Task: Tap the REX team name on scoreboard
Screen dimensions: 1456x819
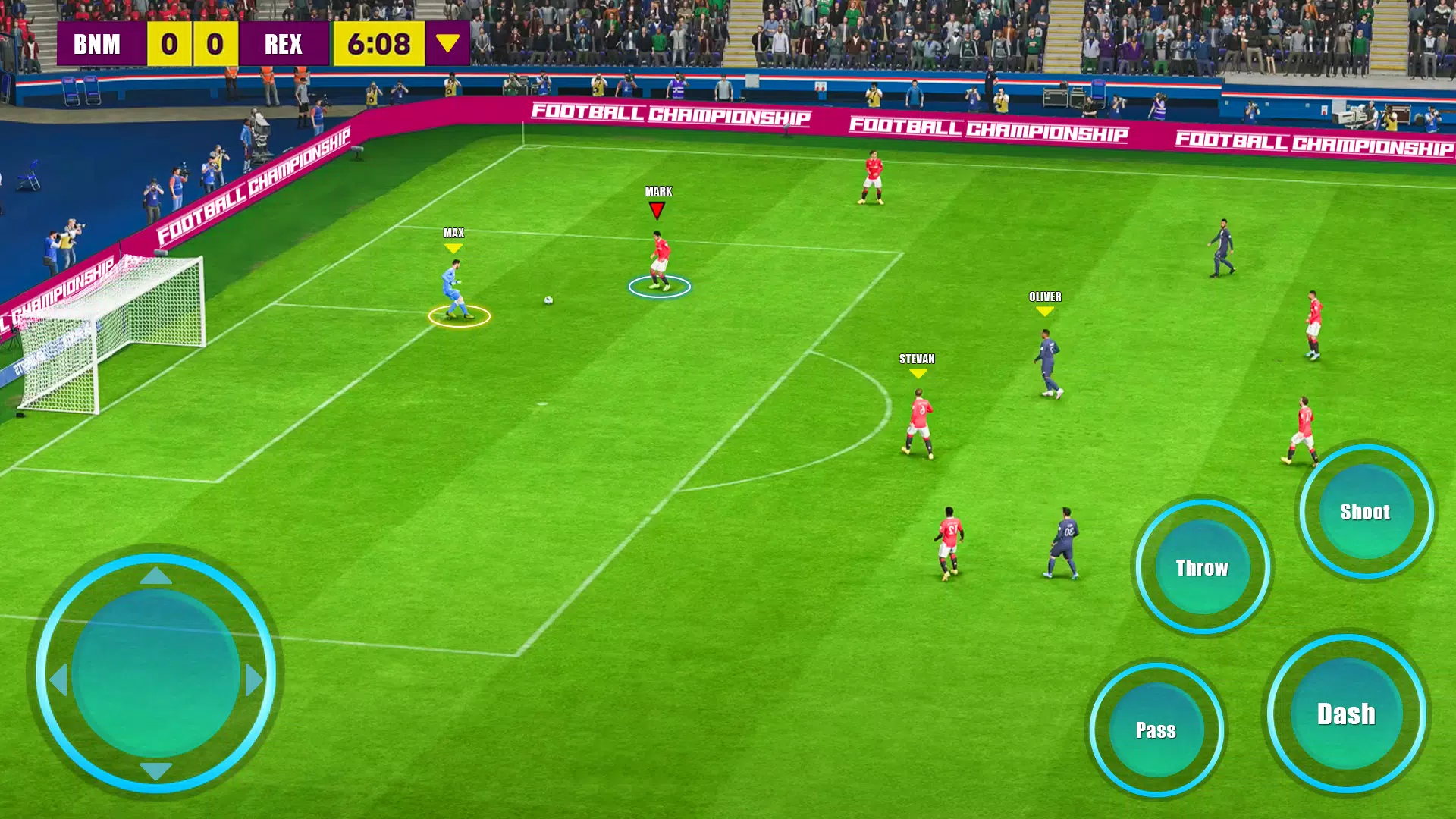Action: point(282,43)
